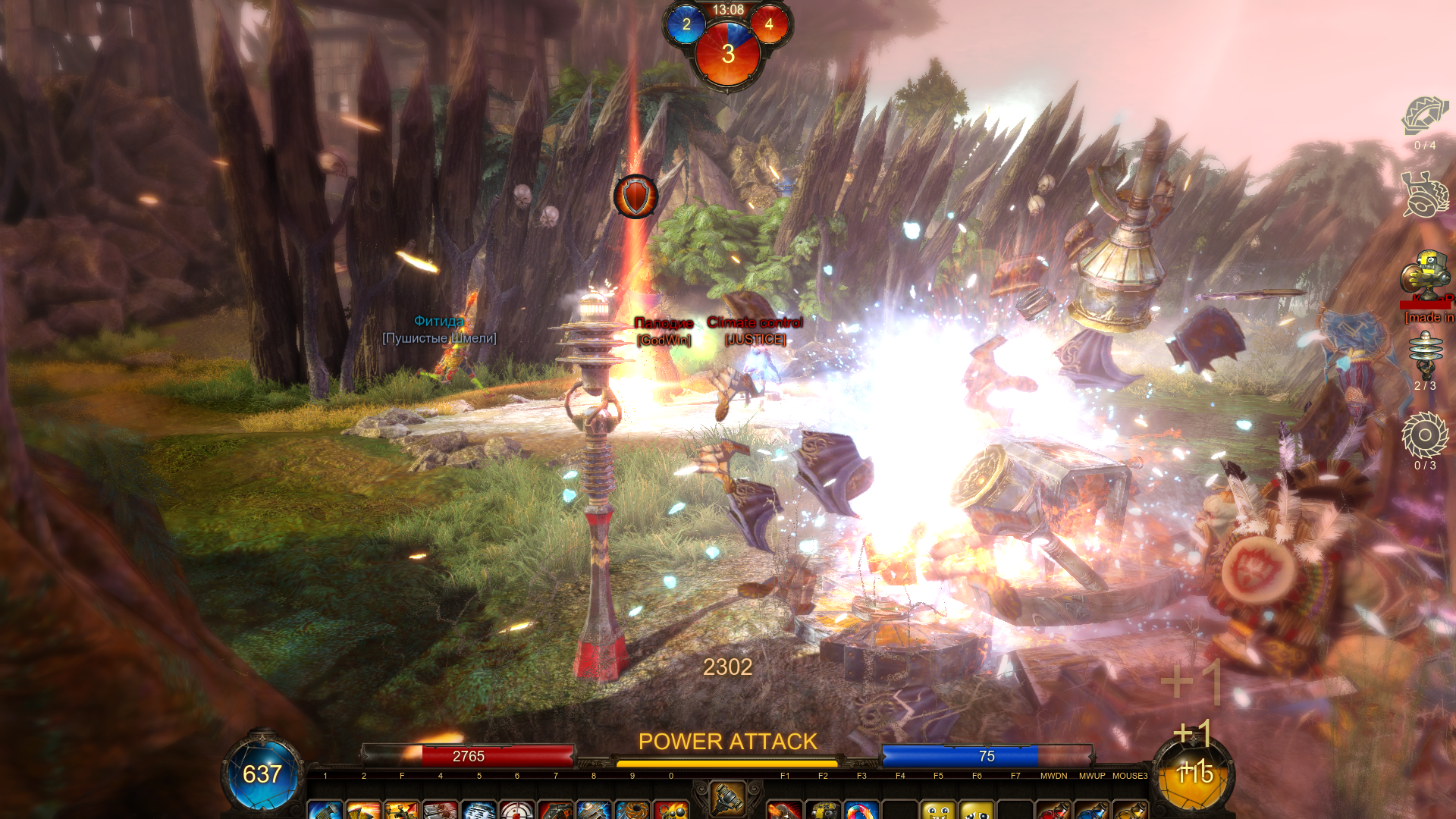The height and width of the screenshot is (819, 1456).
Task: Trigger the turret skill with red arrow
Action: [x=402, y=810]
